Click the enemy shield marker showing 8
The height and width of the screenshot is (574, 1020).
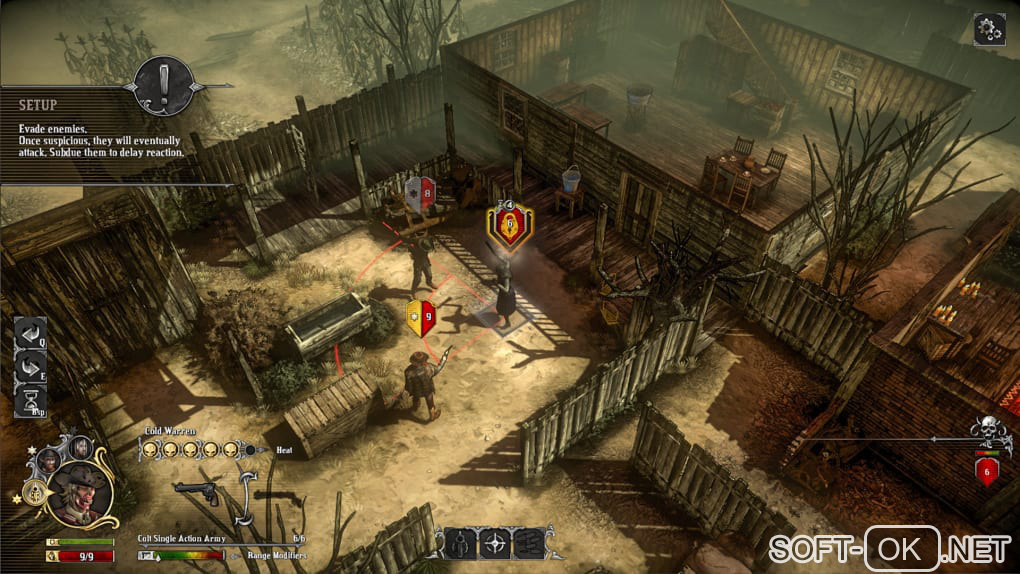pyautogui.click(x=421, y=193)
